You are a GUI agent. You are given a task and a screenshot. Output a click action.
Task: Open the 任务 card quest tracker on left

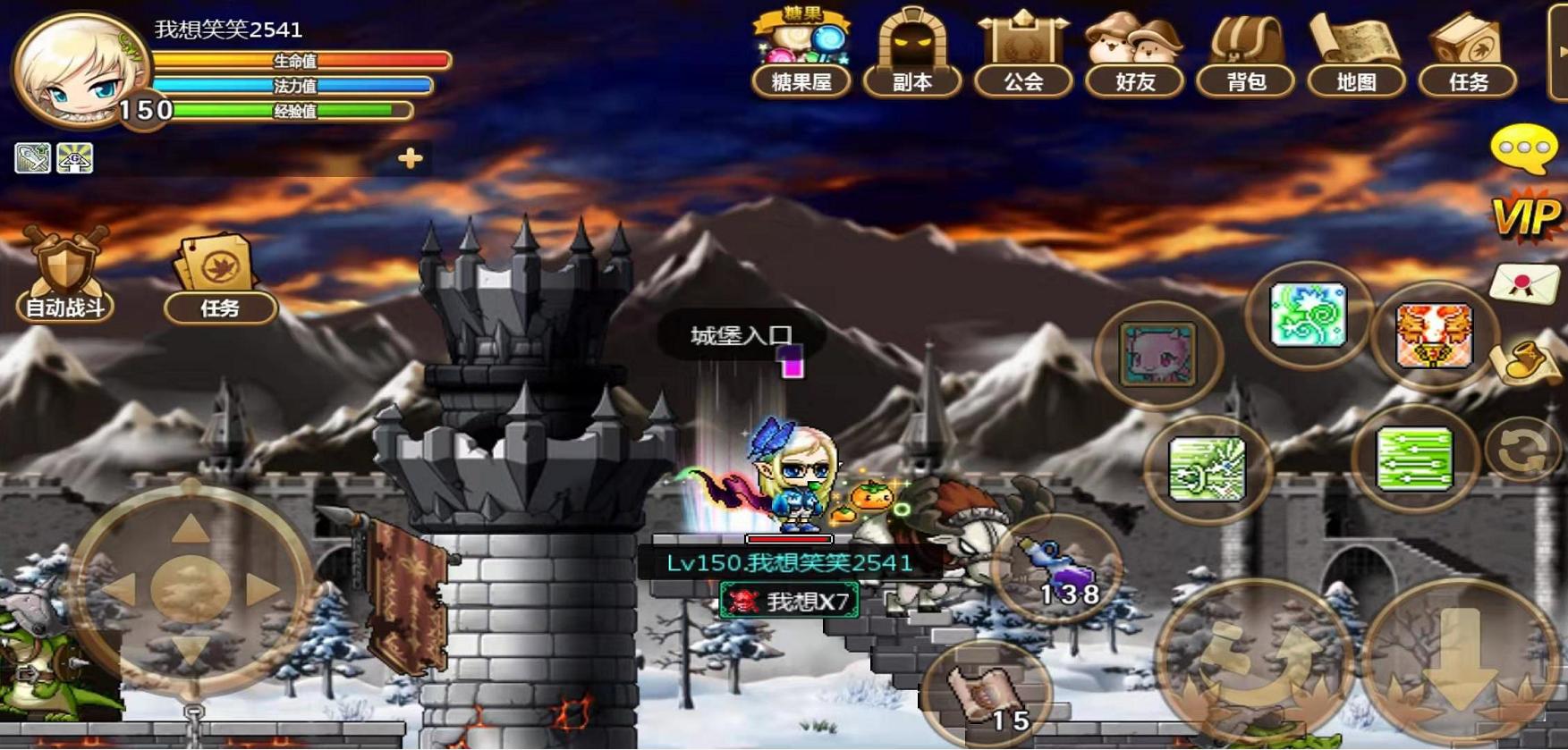[x=219, y=279]
